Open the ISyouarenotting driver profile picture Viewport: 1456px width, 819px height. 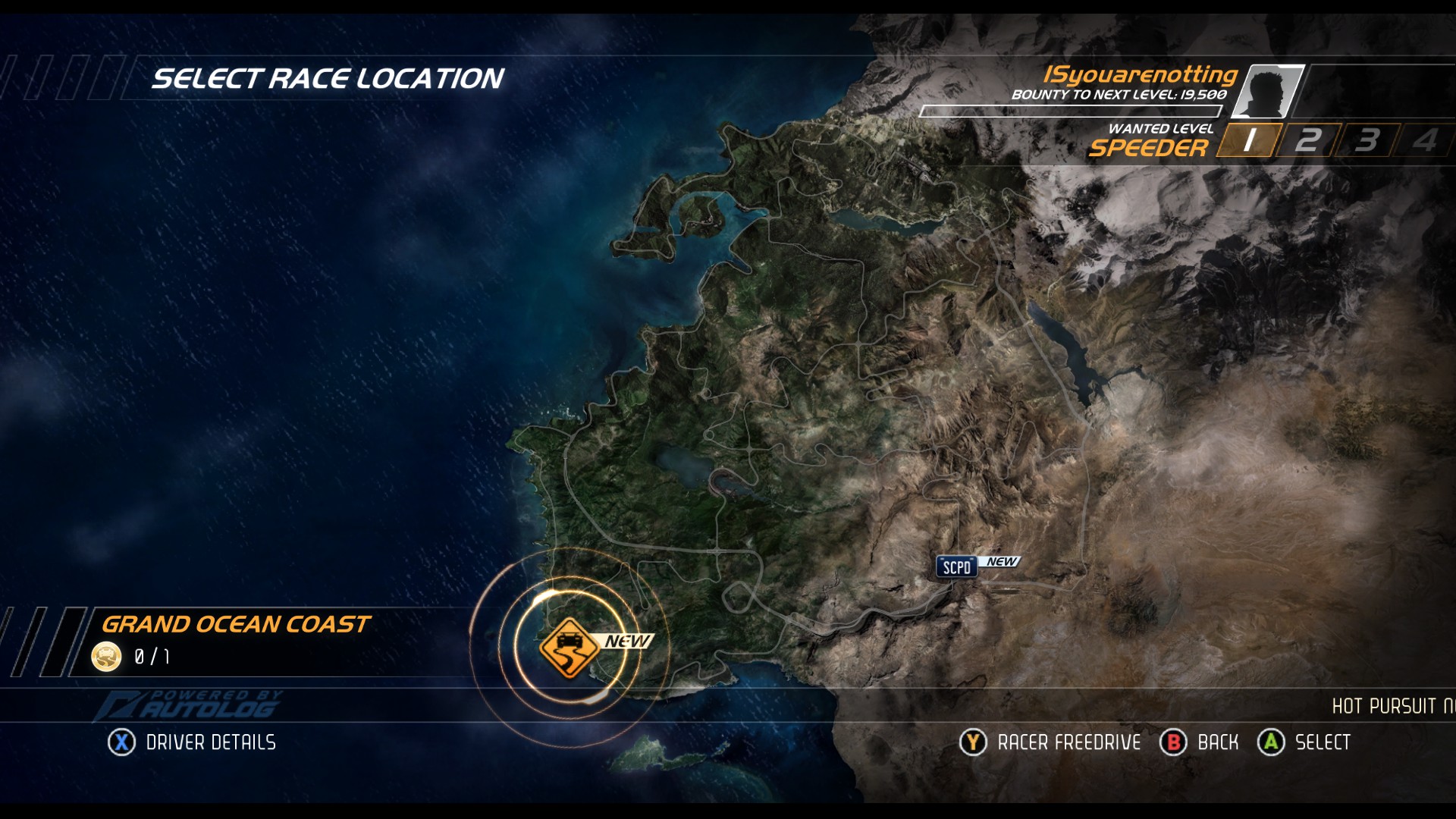click(1267, 91)
